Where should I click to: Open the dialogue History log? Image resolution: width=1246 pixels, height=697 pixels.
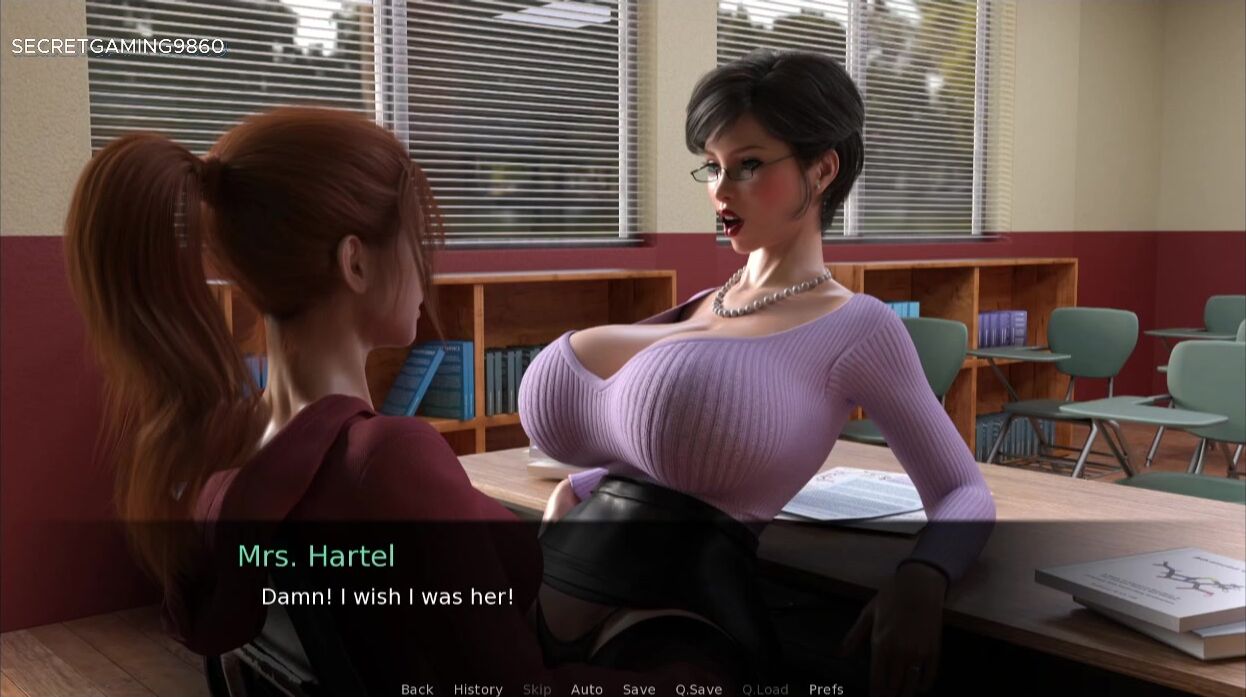pos(478,689)
